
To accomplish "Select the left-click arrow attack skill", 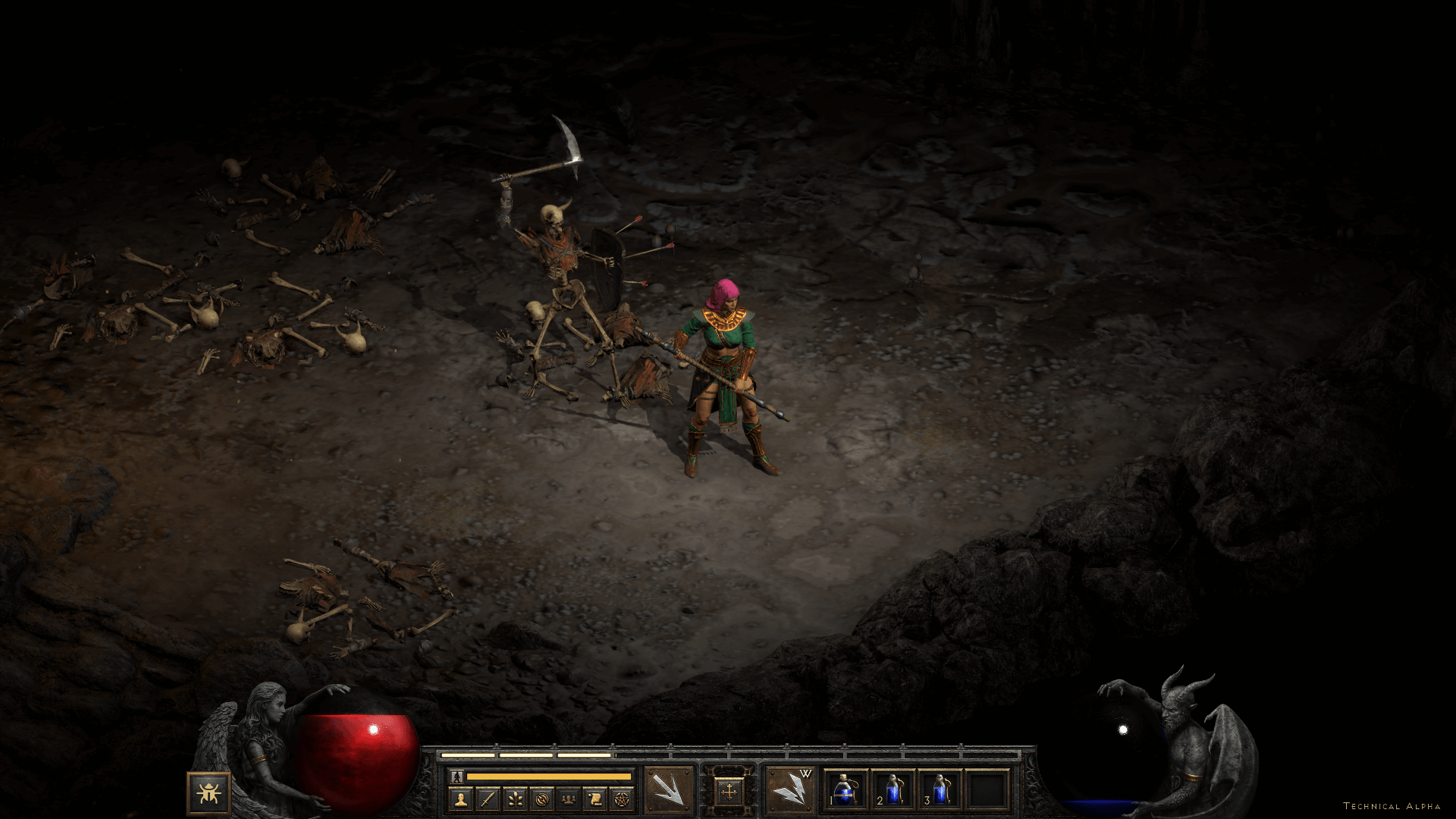I will (669, 791).
